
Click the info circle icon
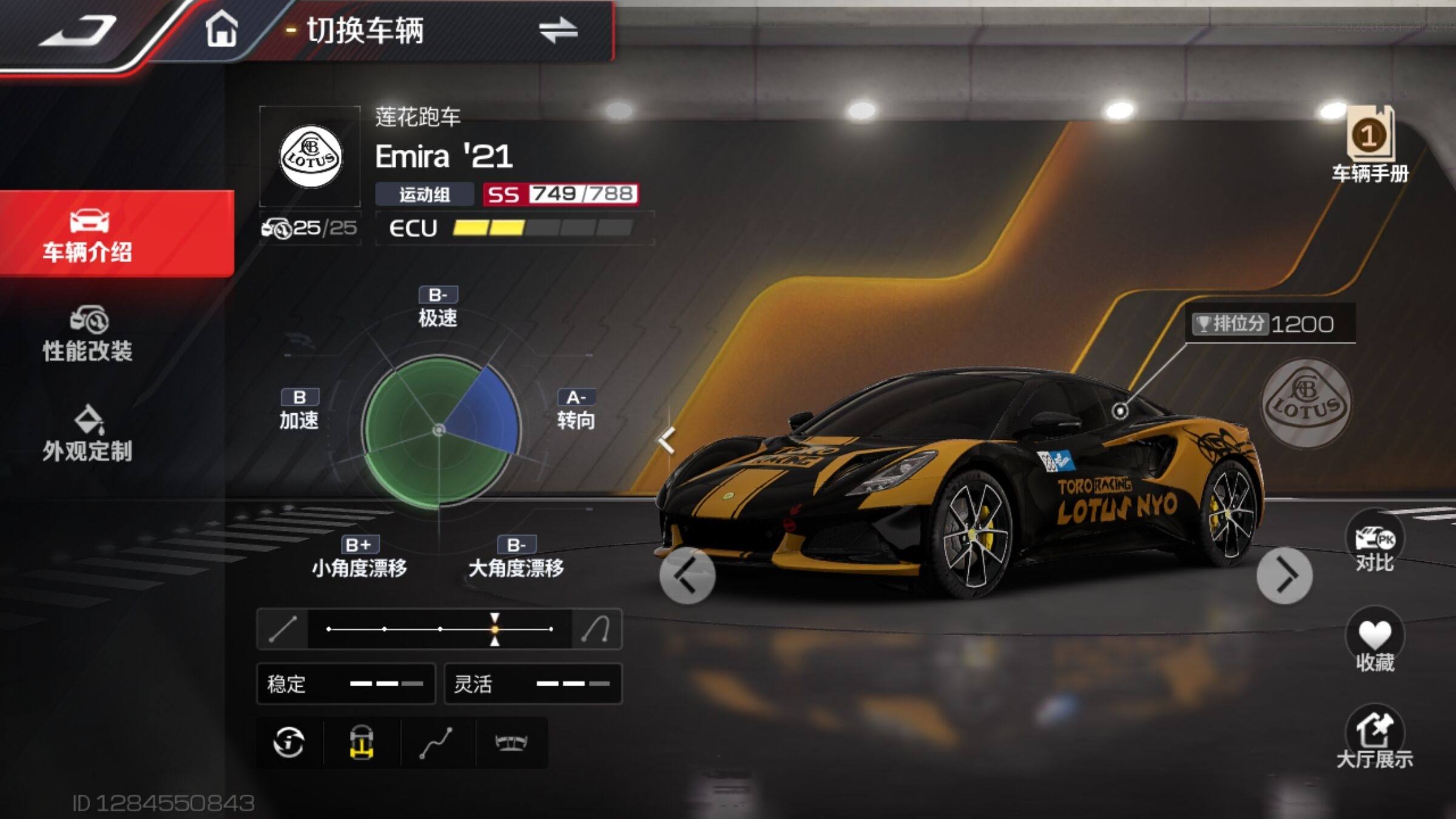pos(289,743)
